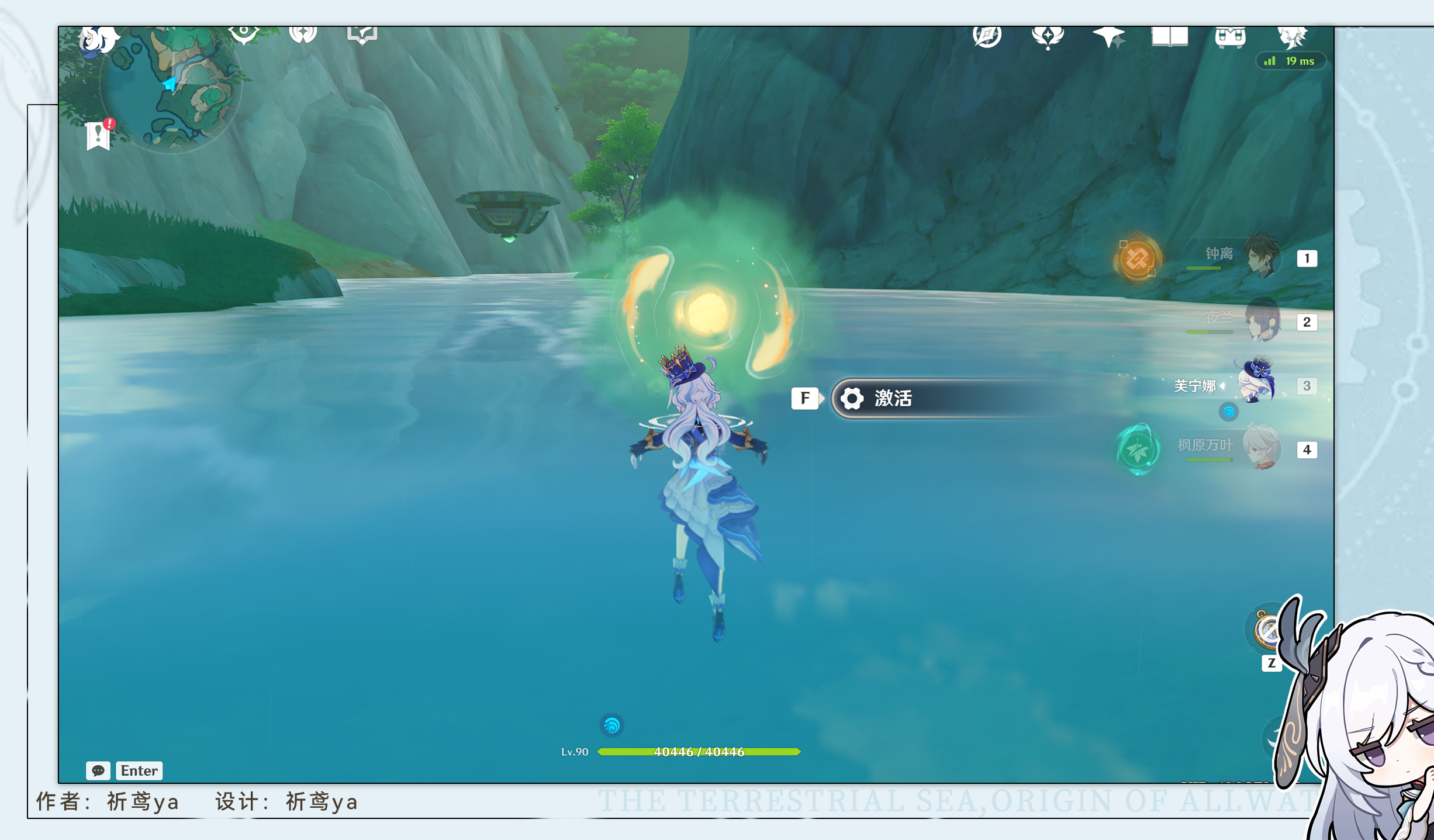Click the chat bubble icon

pyautogui.click(x=99, y=770)
